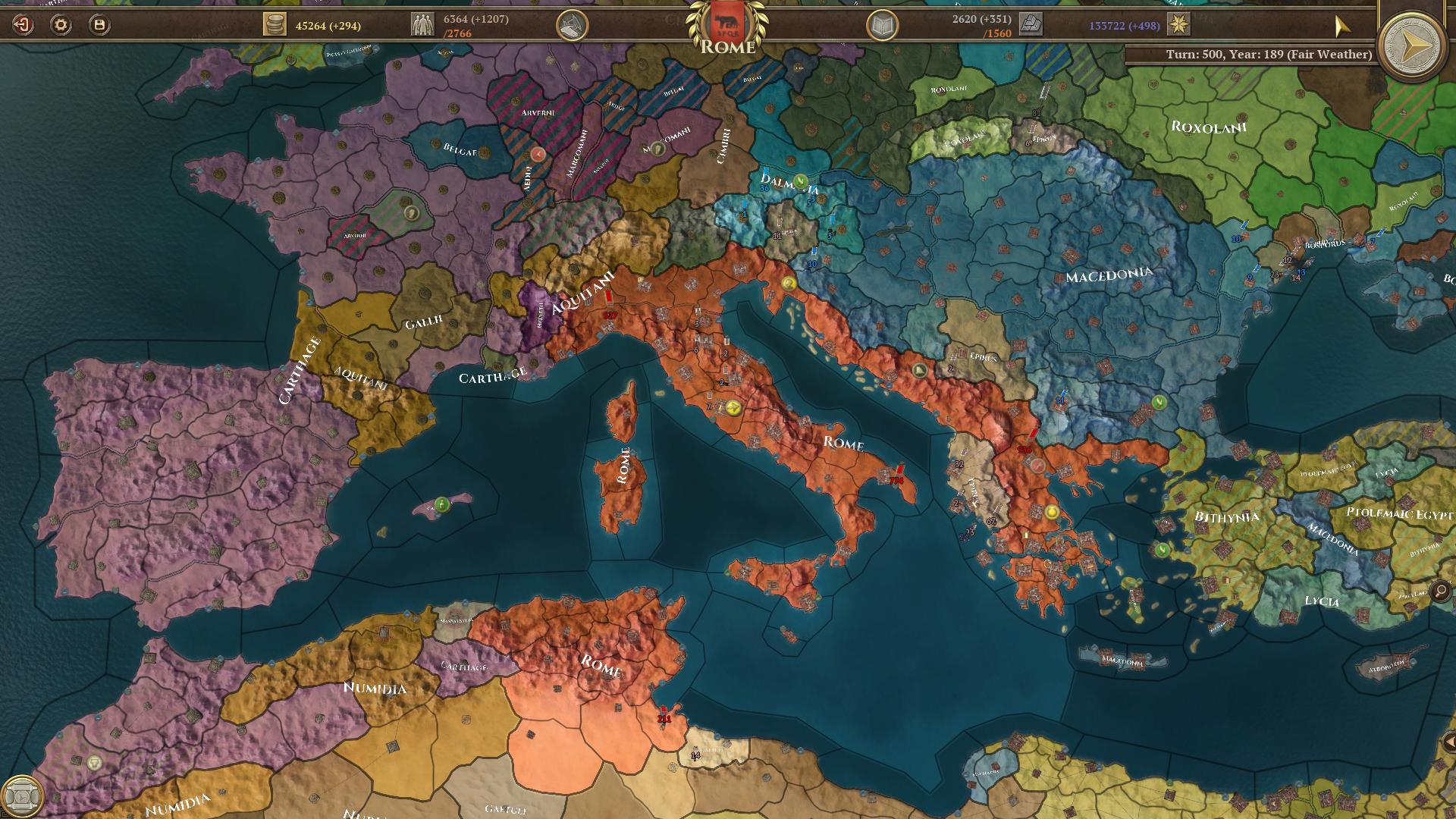Select the manpower population icon
Screen dimensions: 1456x819
coord(422,25)
